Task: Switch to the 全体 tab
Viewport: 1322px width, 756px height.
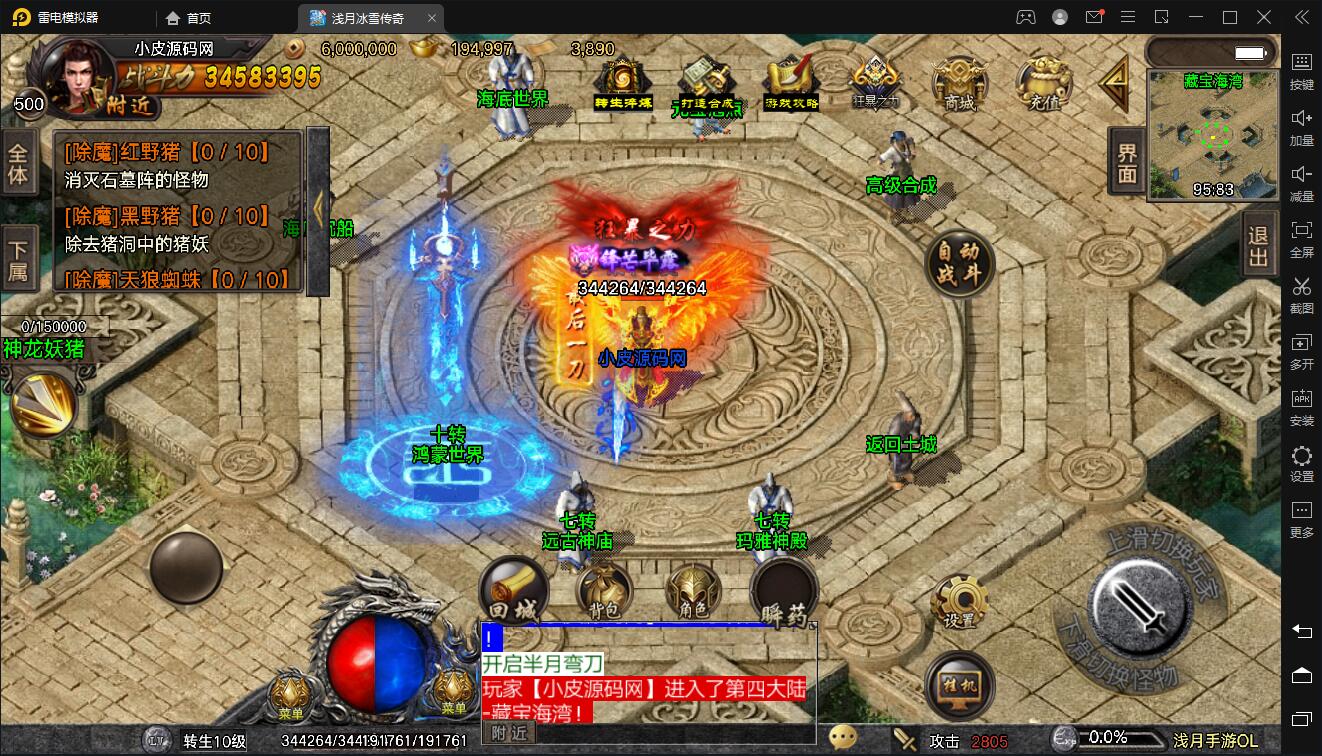Action: [19, 164]
